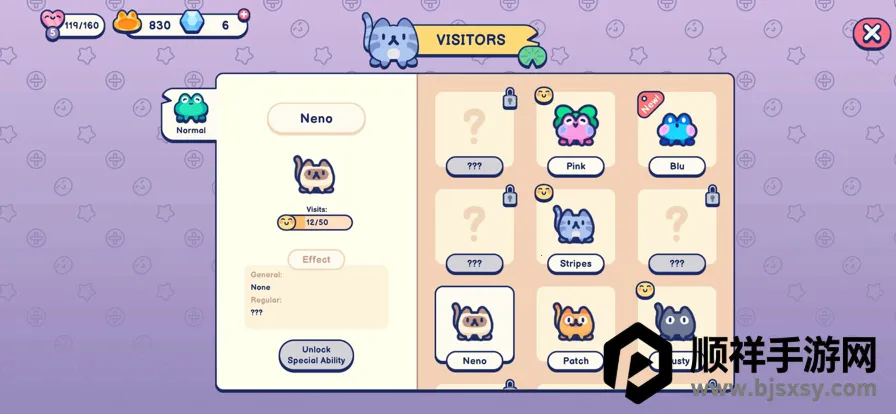
Task: Select the Stripes cat visitor card
Action: [x=575, y=232]
